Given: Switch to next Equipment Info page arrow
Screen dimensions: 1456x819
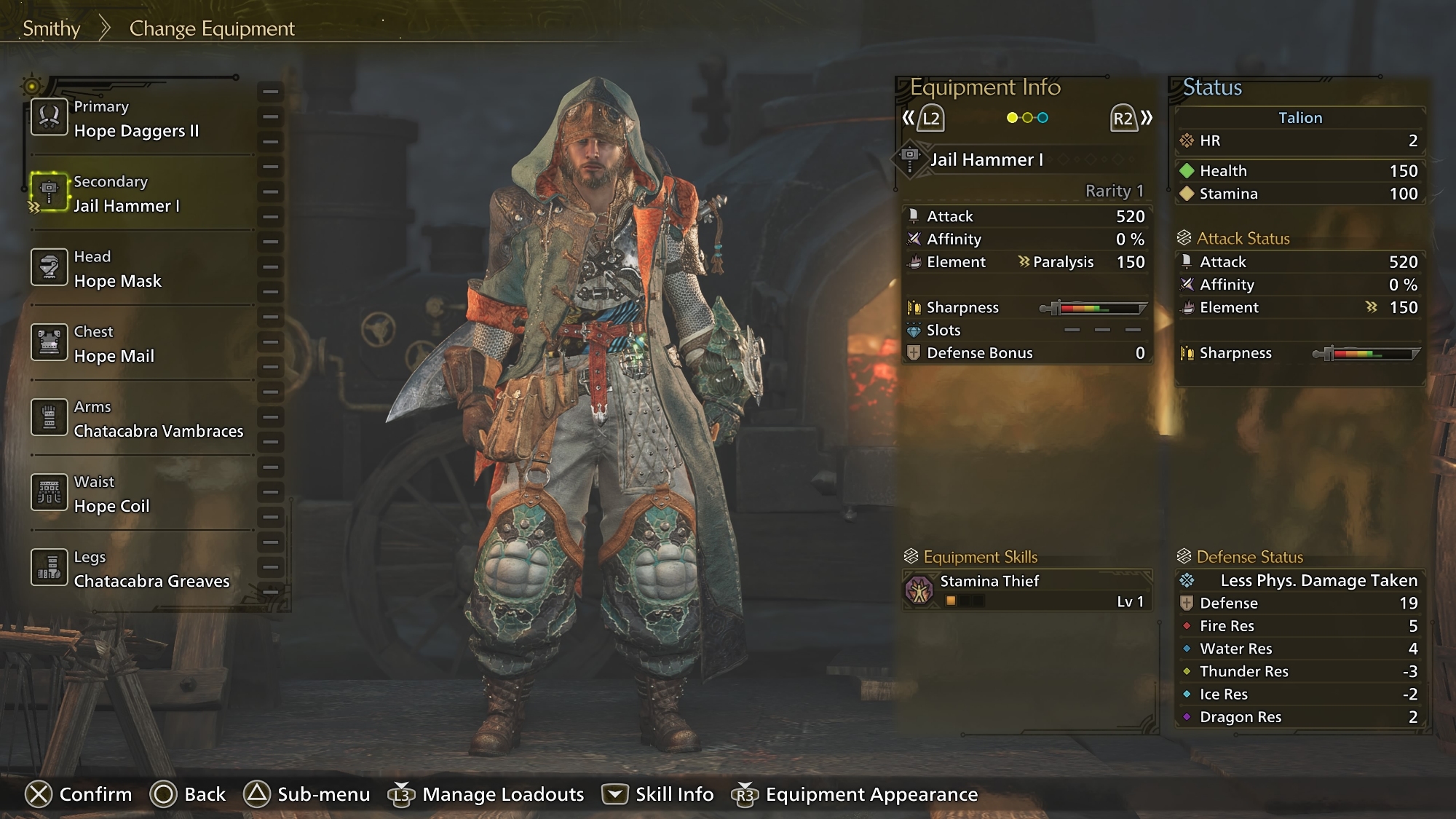Looking at the screenshot, I should click(x=1131, y=118).
